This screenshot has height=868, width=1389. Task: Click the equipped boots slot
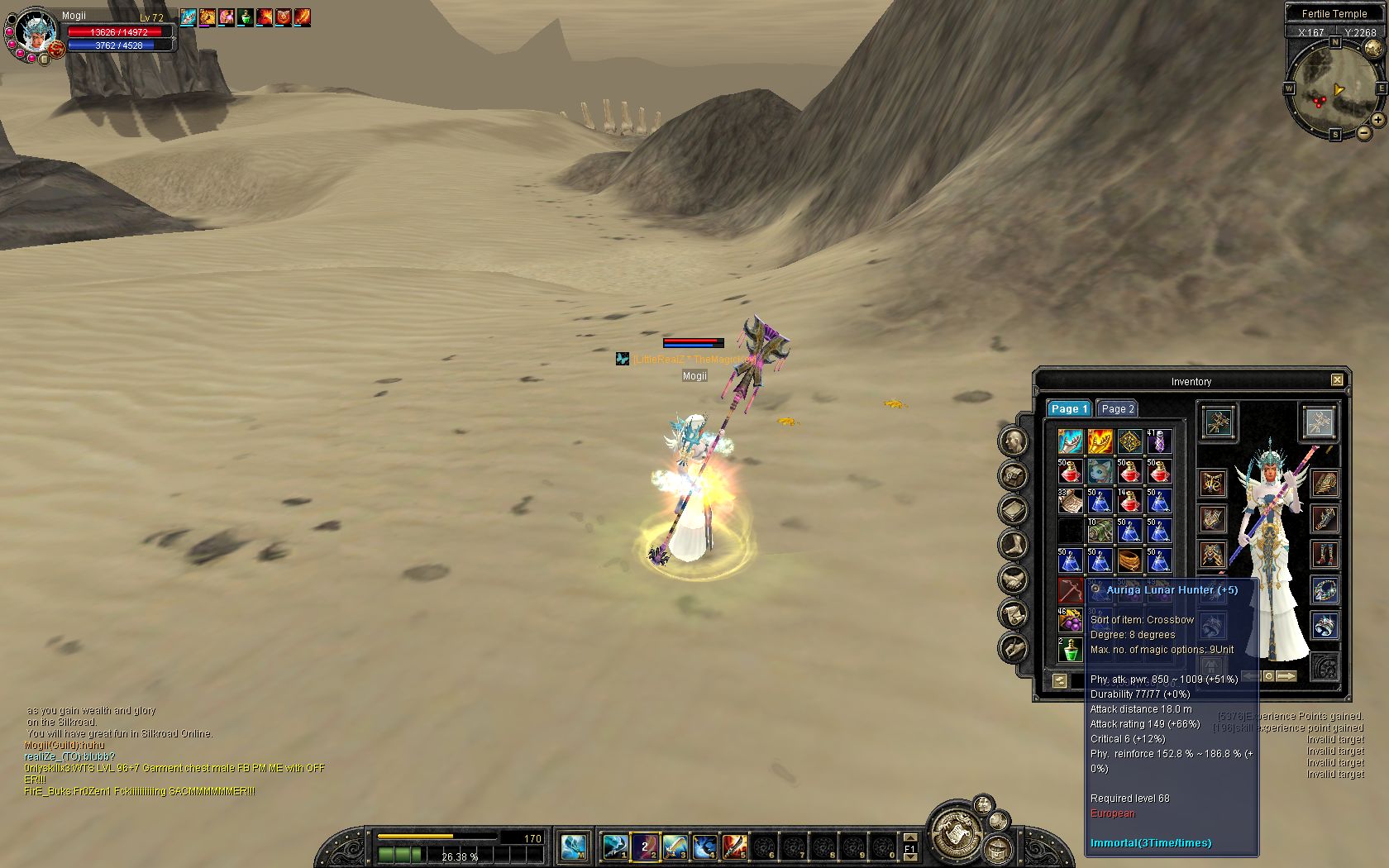coord(1325,554)
